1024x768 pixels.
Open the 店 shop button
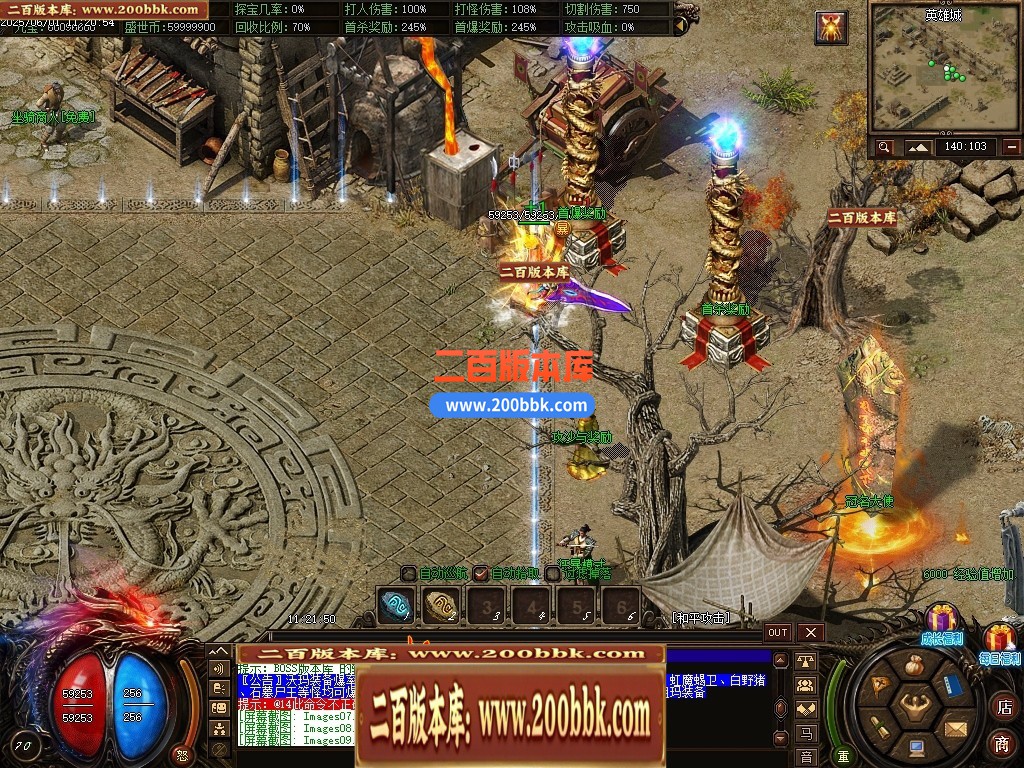[1003, 707]
